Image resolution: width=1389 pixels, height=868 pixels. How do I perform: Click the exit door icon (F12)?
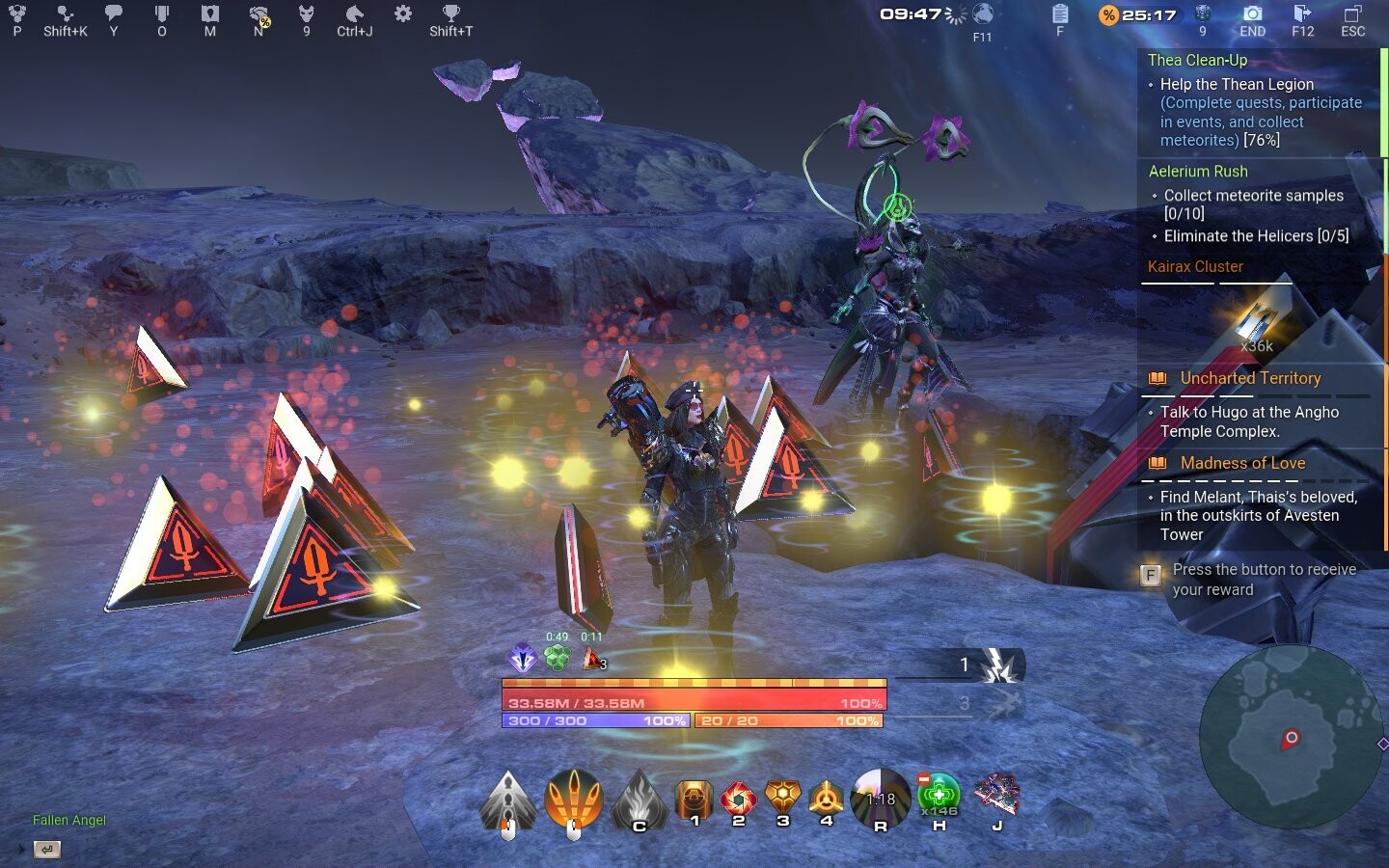tap(1305, 16)
